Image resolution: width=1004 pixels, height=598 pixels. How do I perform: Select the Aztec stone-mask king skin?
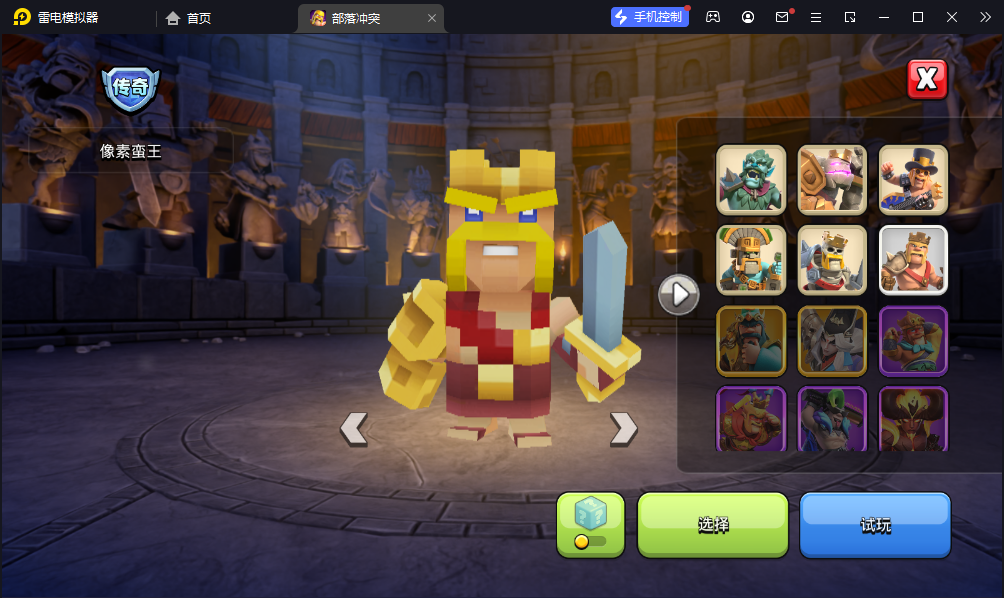click(x=751, y=260)
